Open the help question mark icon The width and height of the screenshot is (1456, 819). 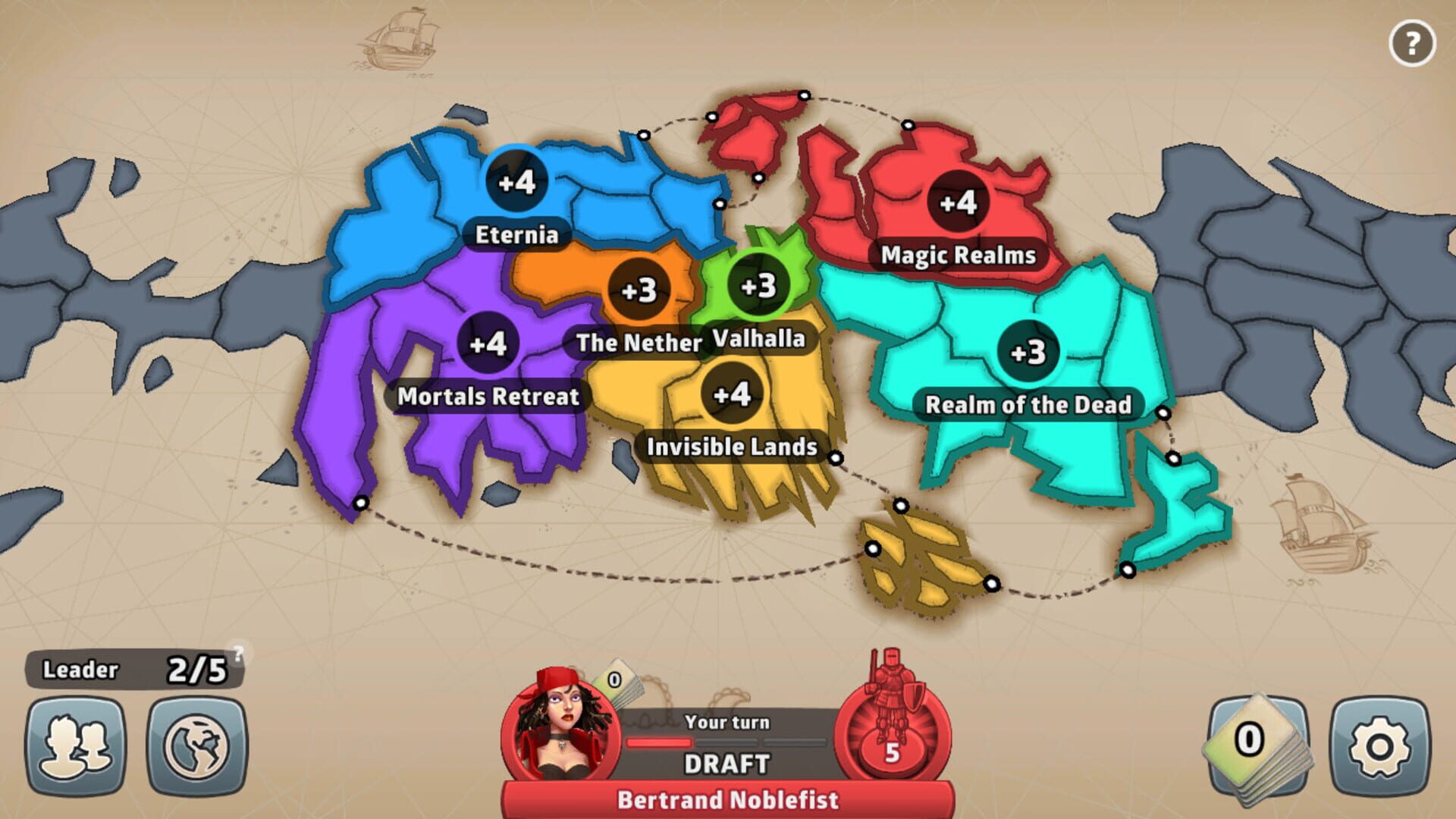point(1411,44)
